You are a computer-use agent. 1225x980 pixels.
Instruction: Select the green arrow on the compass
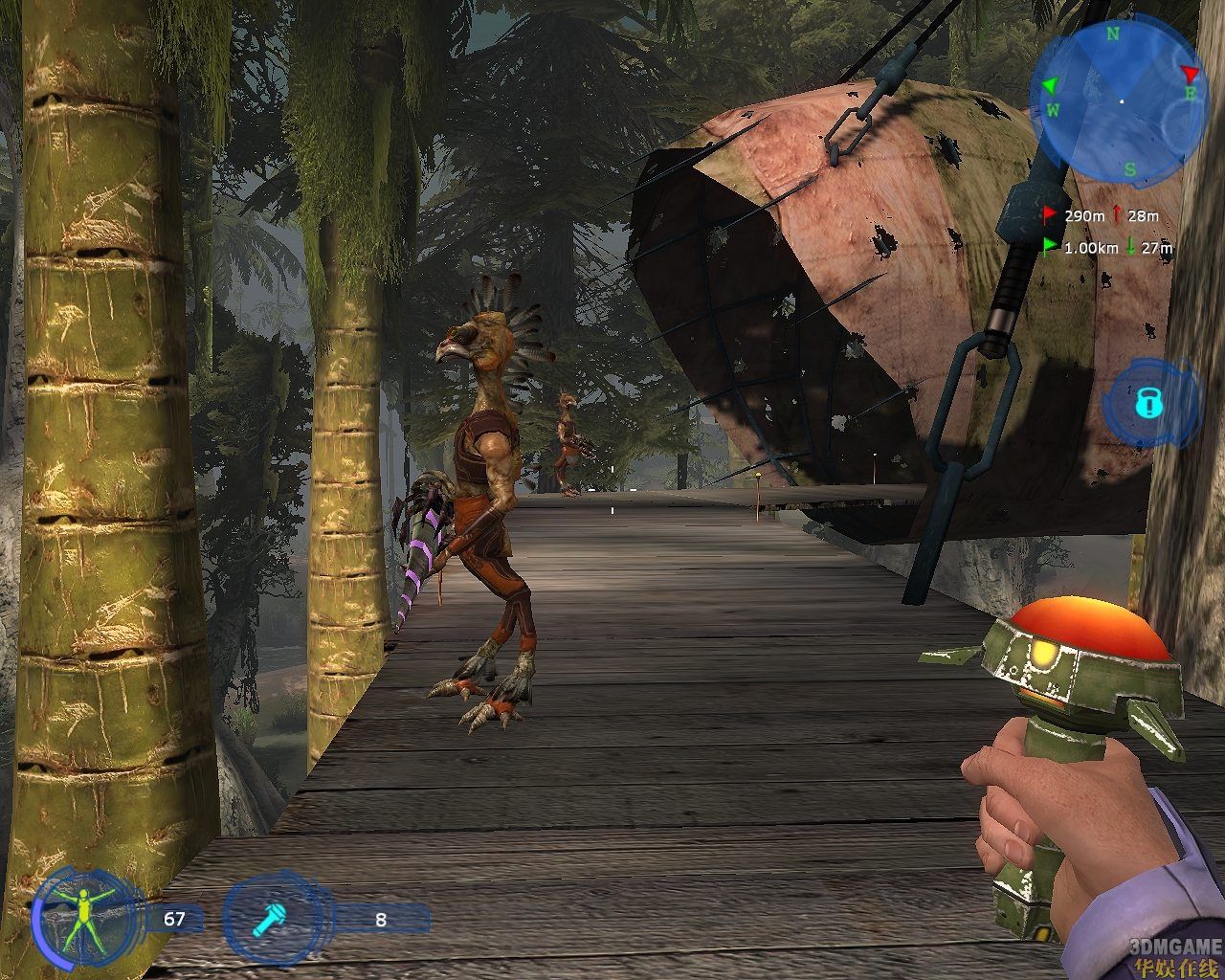click(x=1050, y=85)
